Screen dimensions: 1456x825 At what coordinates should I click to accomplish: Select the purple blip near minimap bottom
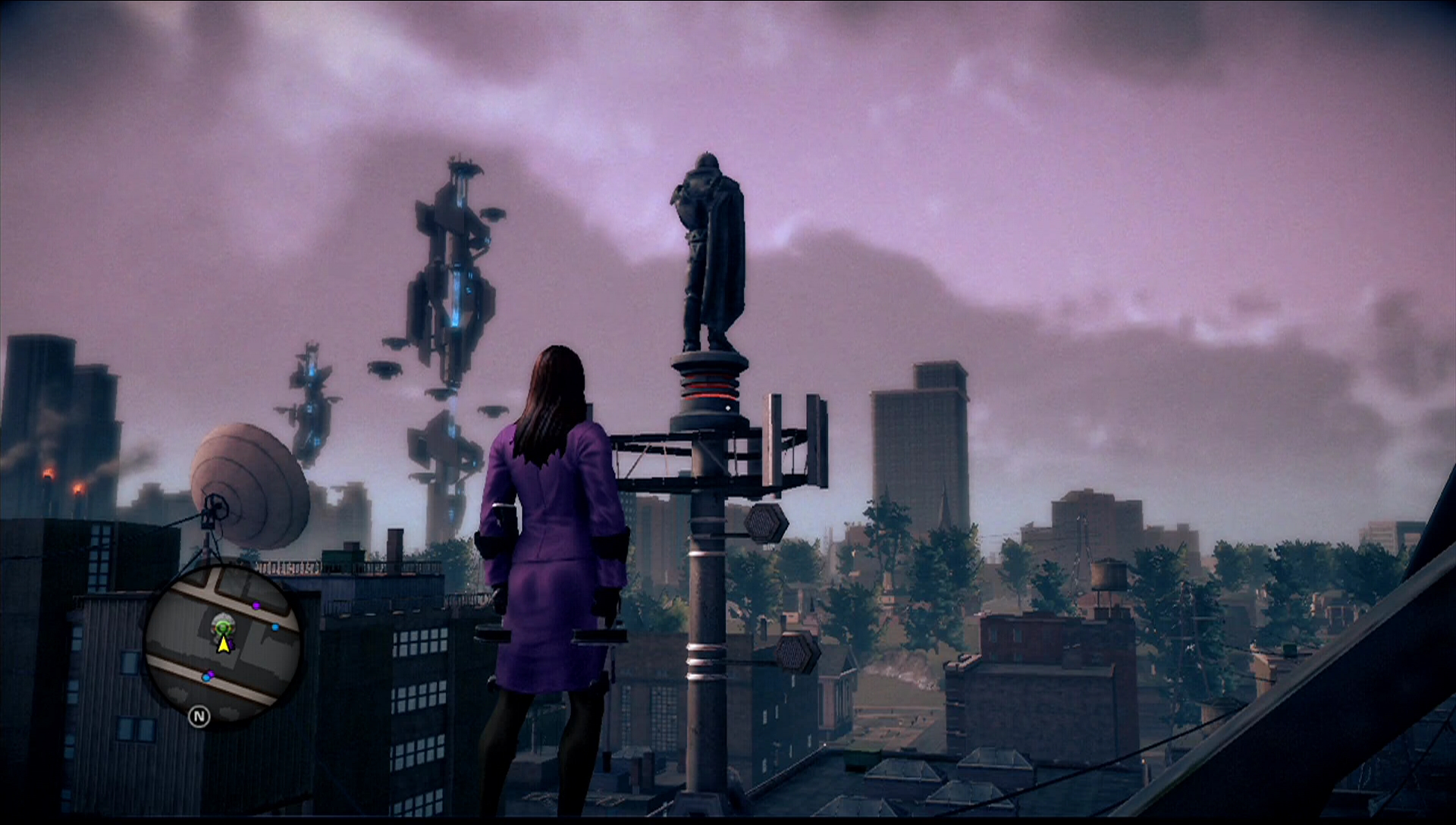pyautogui.click(x=212, y=674)
